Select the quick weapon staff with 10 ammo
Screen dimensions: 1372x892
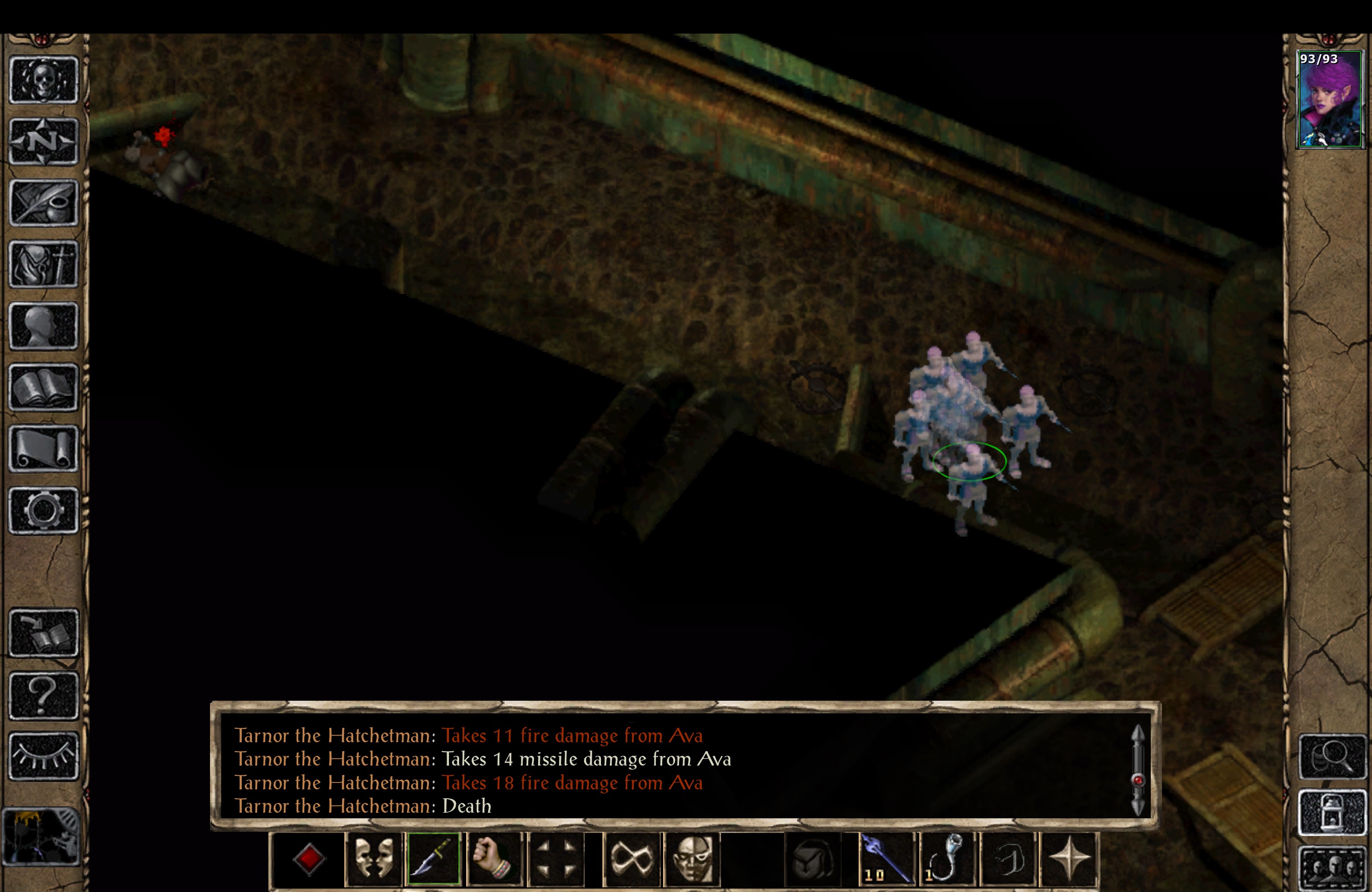pos(886,858)
